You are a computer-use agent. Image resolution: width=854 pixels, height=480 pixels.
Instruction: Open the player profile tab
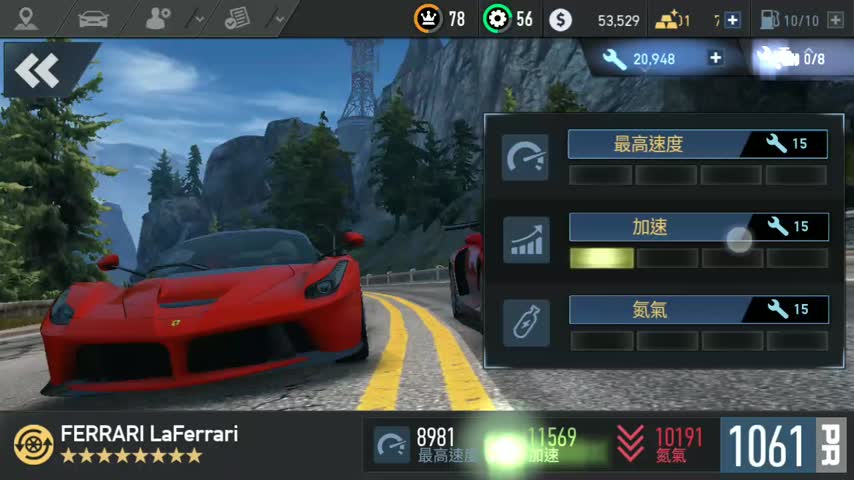[x=159, y=18]
